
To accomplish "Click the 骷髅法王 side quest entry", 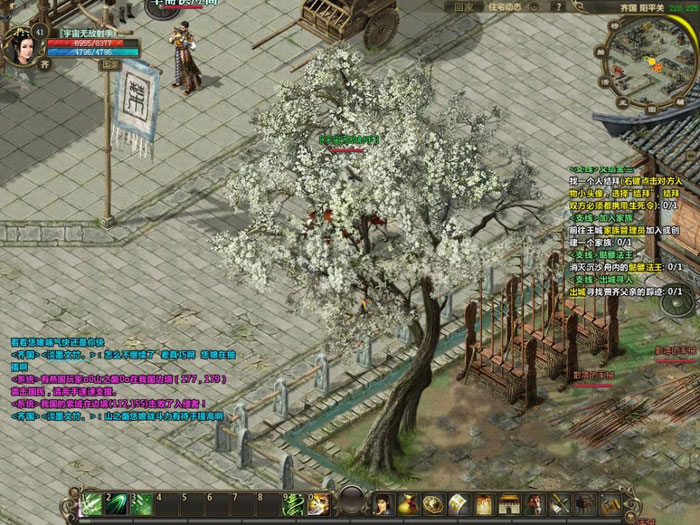I will 604,254.
